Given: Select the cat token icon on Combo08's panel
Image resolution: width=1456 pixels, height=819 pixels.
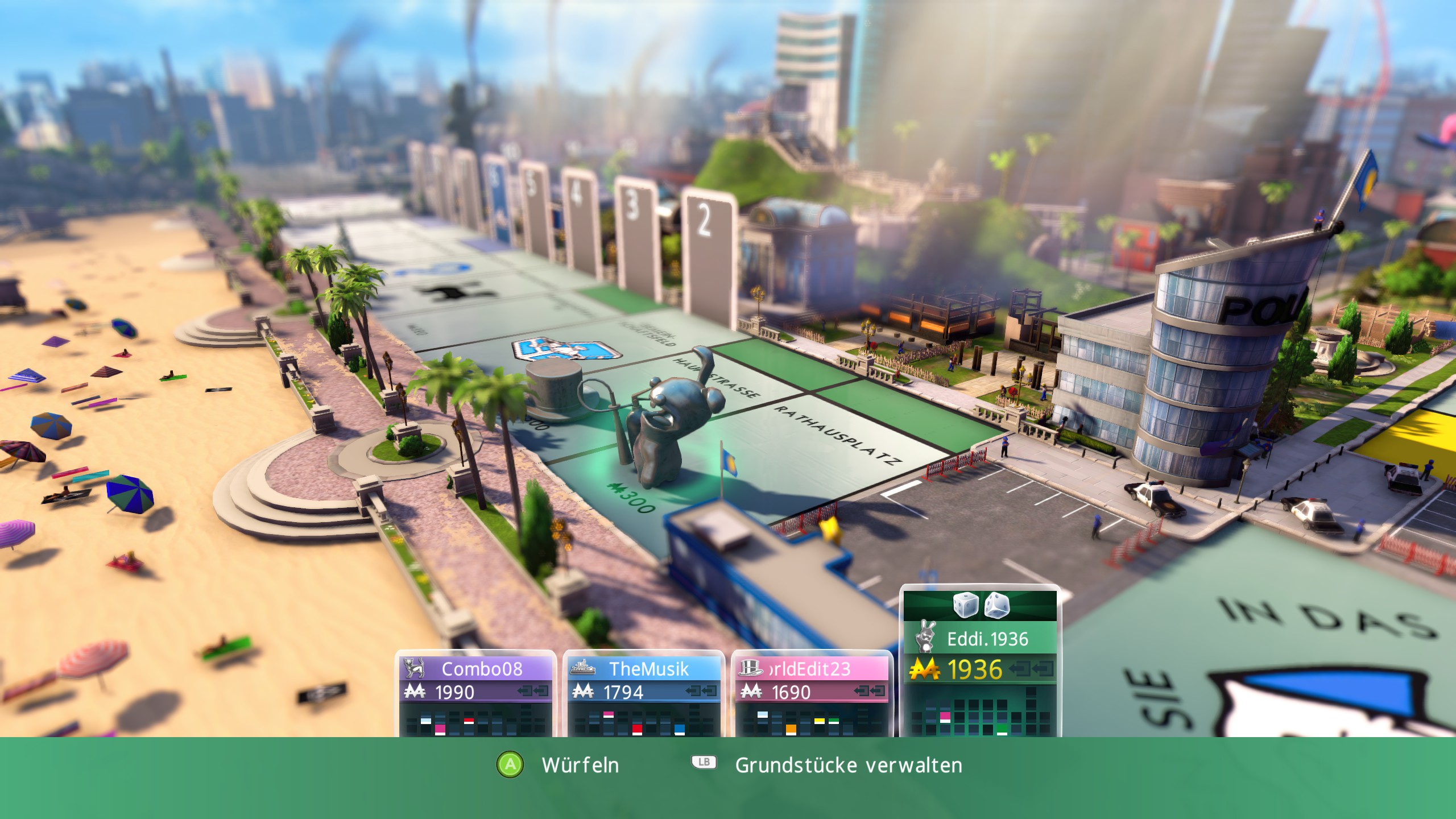Looking at the screenshot, I should pyautogui.click(x=414, y=667).
